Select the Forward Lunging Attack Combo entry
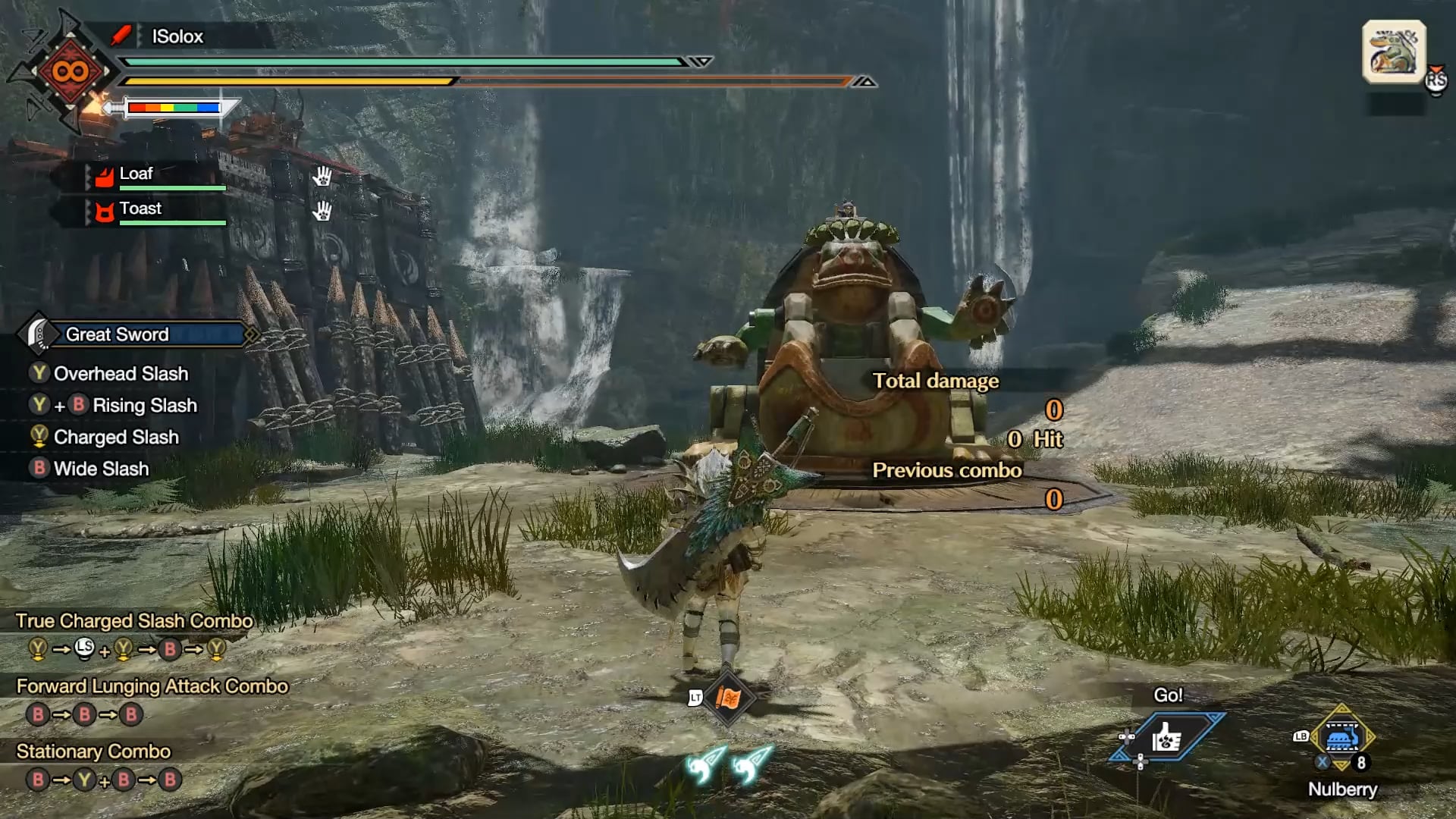1456x819 pixels. tap(152, 686)
